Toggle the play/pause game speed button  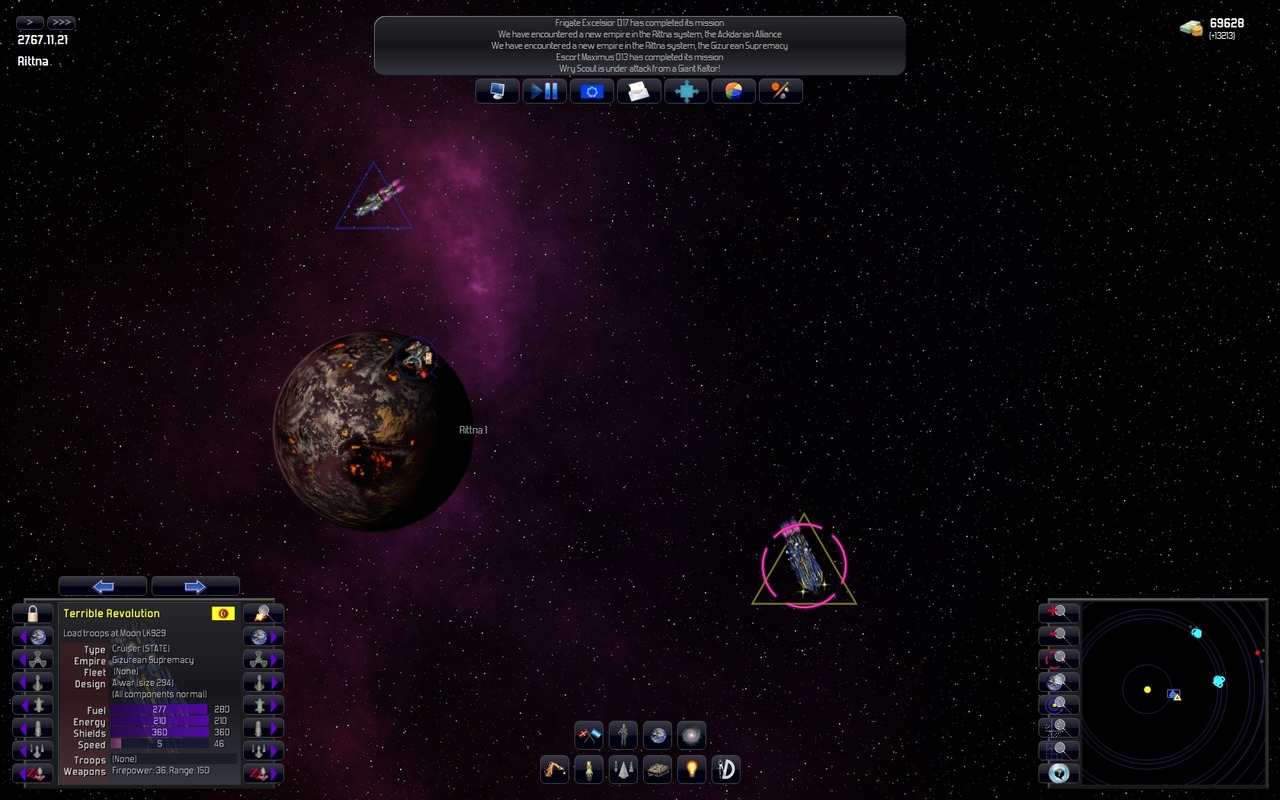click(545, 91)
